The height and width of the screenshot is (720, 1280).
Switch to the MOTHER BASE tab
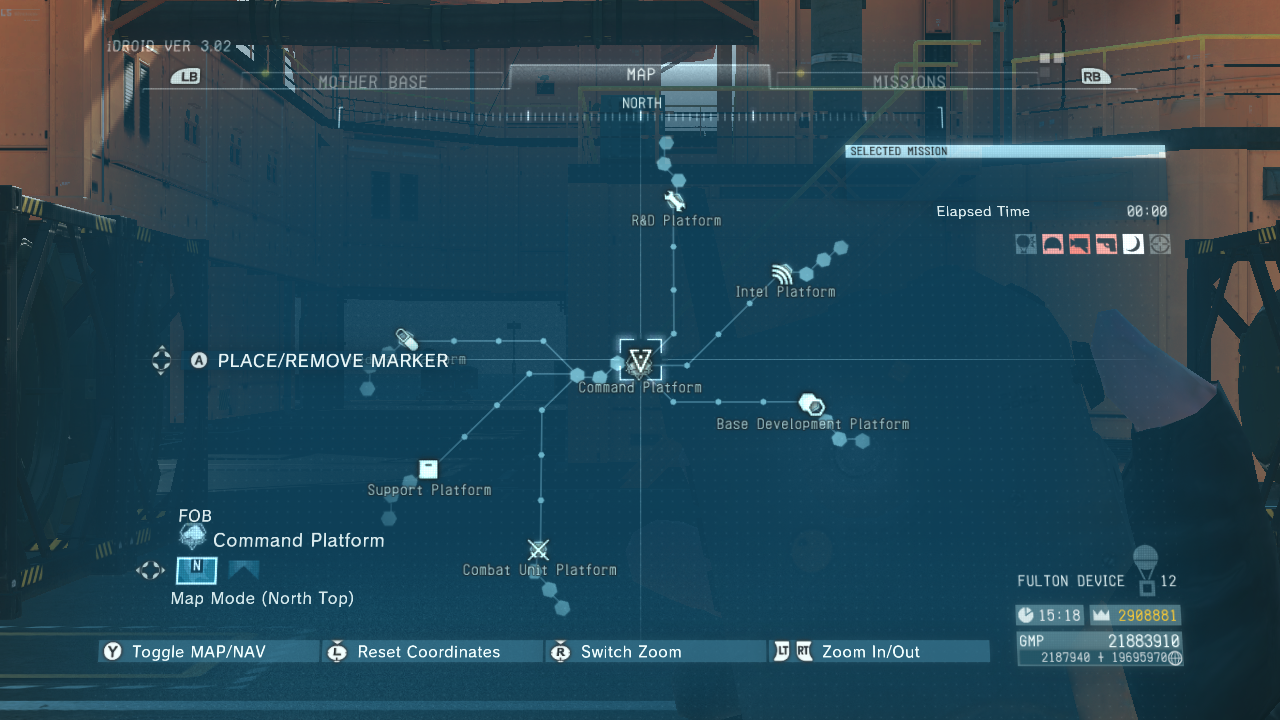point(373,81)
